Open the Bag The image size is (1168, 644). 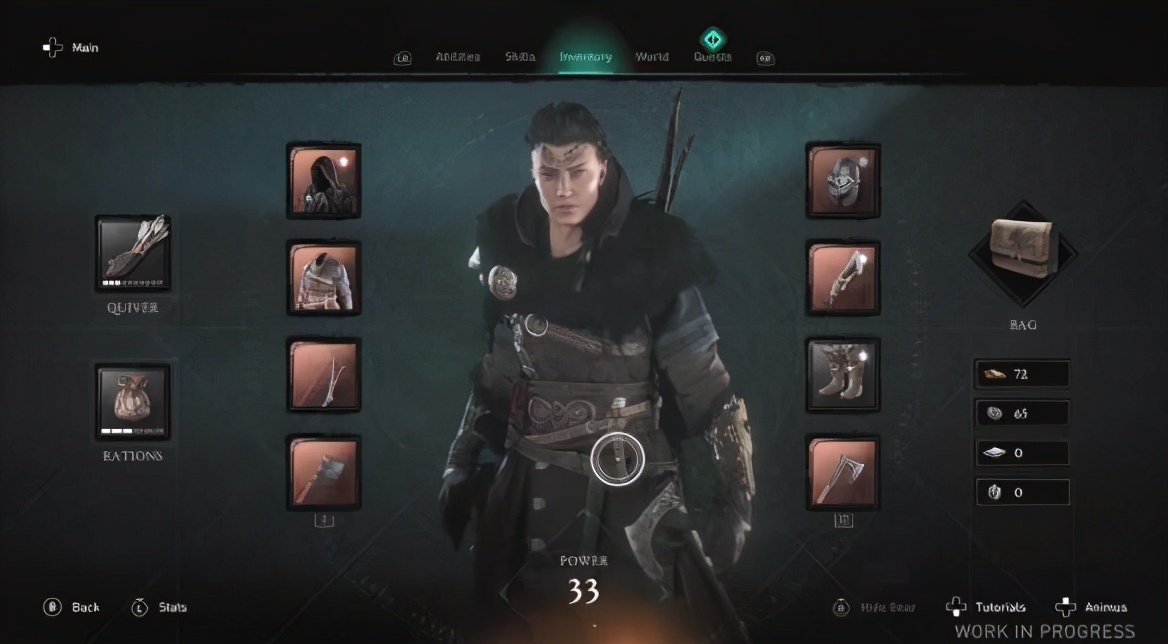pyautogui.click(x=1022, y=250)
